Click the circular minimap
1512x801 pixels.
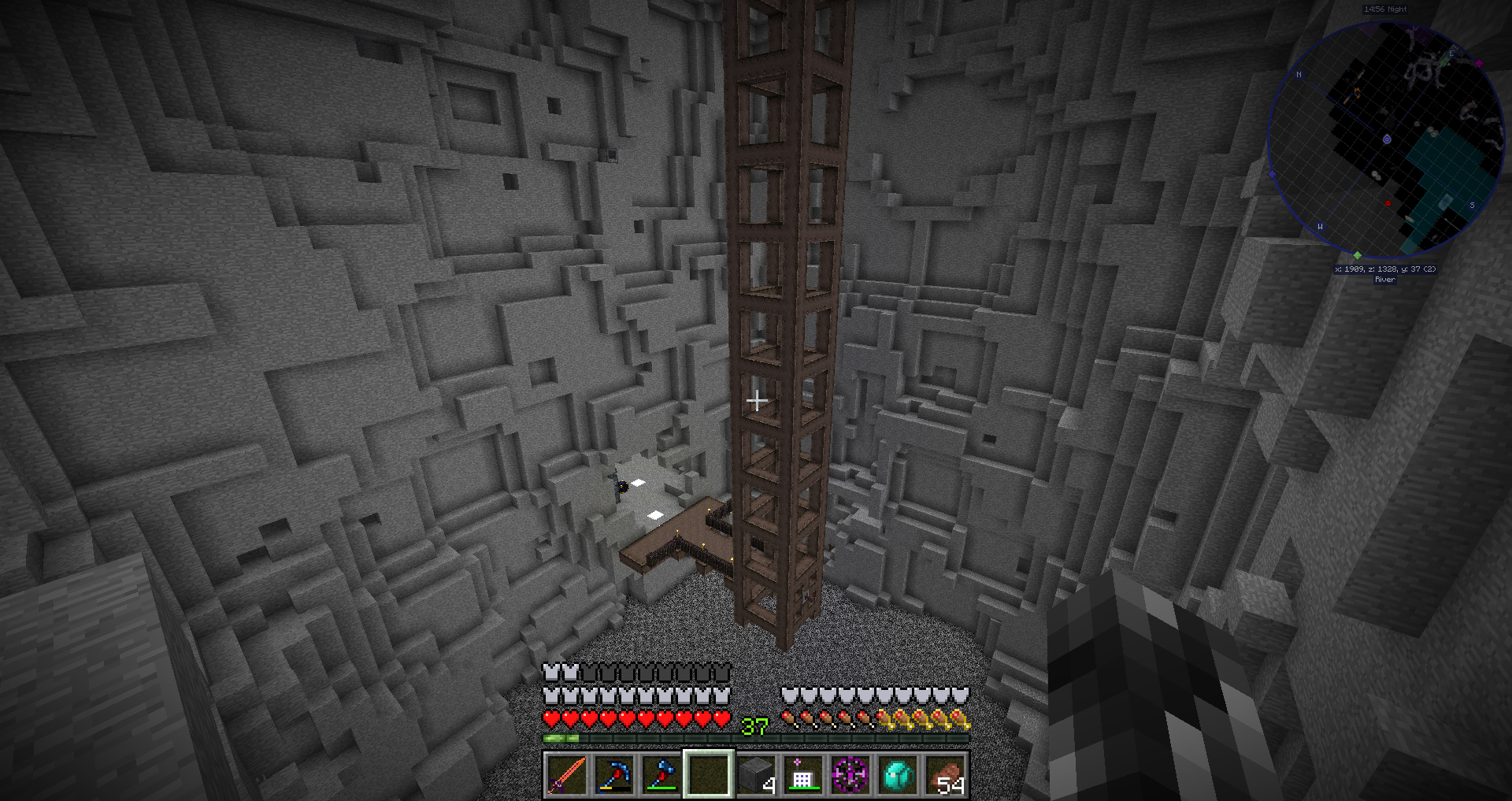pos(1386,140)
